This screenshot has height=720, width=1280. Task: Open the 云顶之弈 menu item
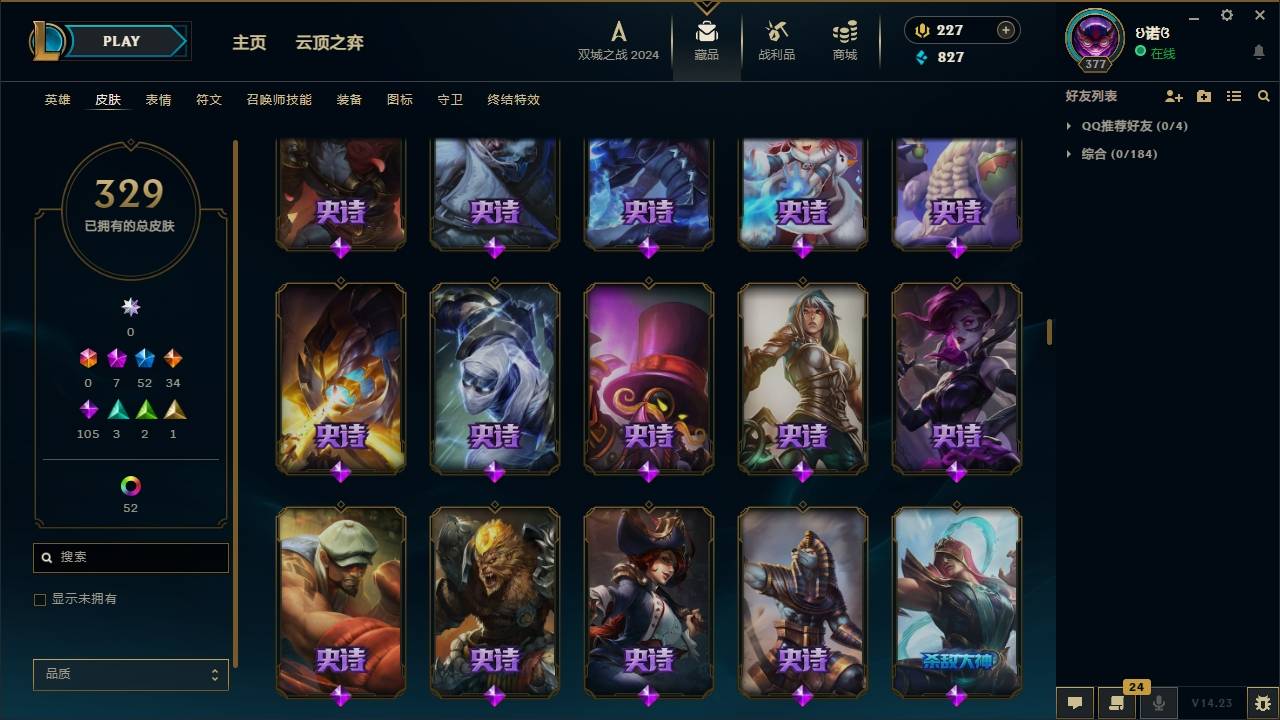[329, 43]
